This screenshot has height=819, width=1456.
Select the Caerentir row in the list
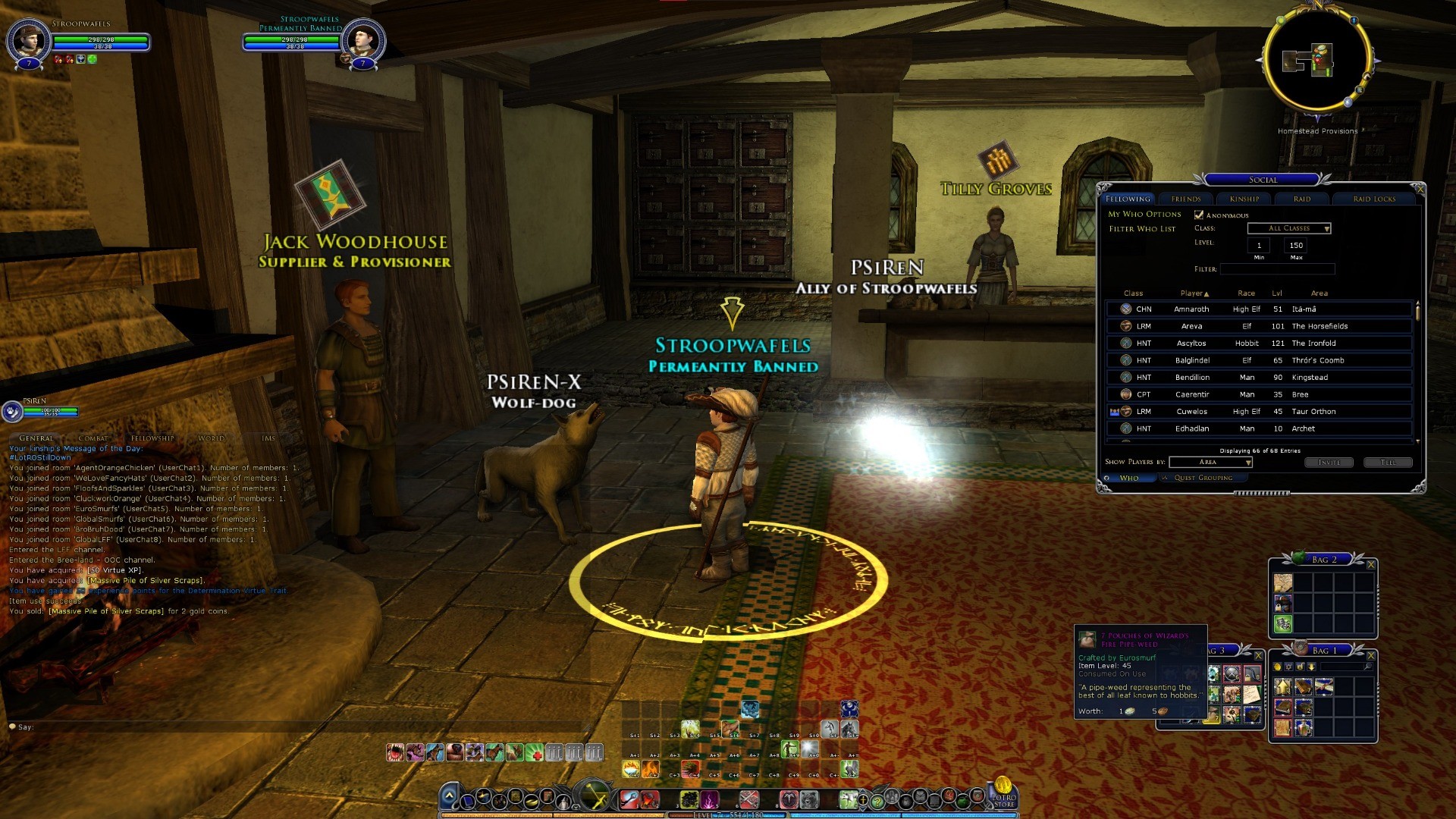pos(1192,394)
